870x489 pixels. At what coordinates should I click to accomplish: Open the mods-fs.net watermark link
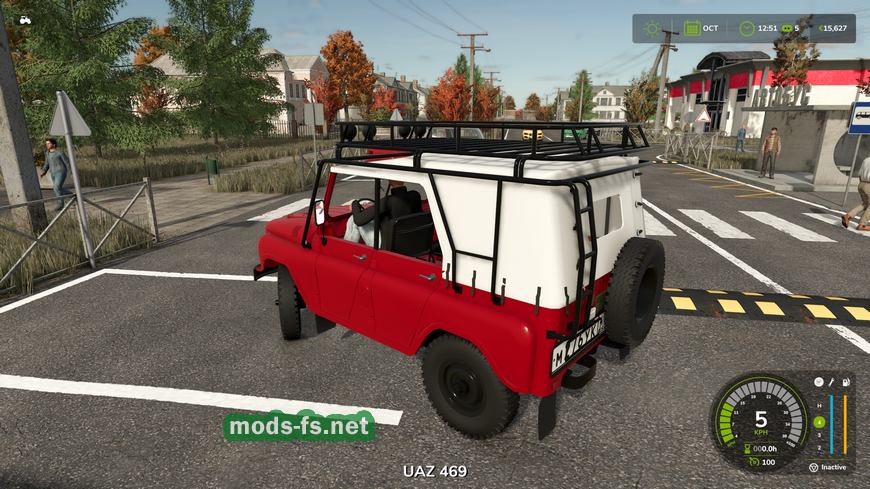pos(299,427)
